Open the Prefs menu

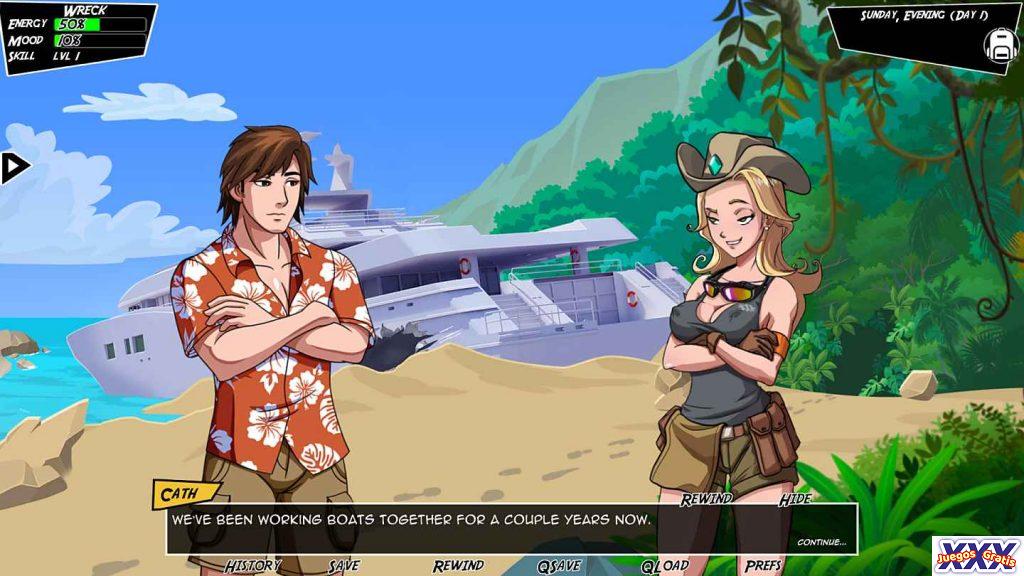coord(763,566)
